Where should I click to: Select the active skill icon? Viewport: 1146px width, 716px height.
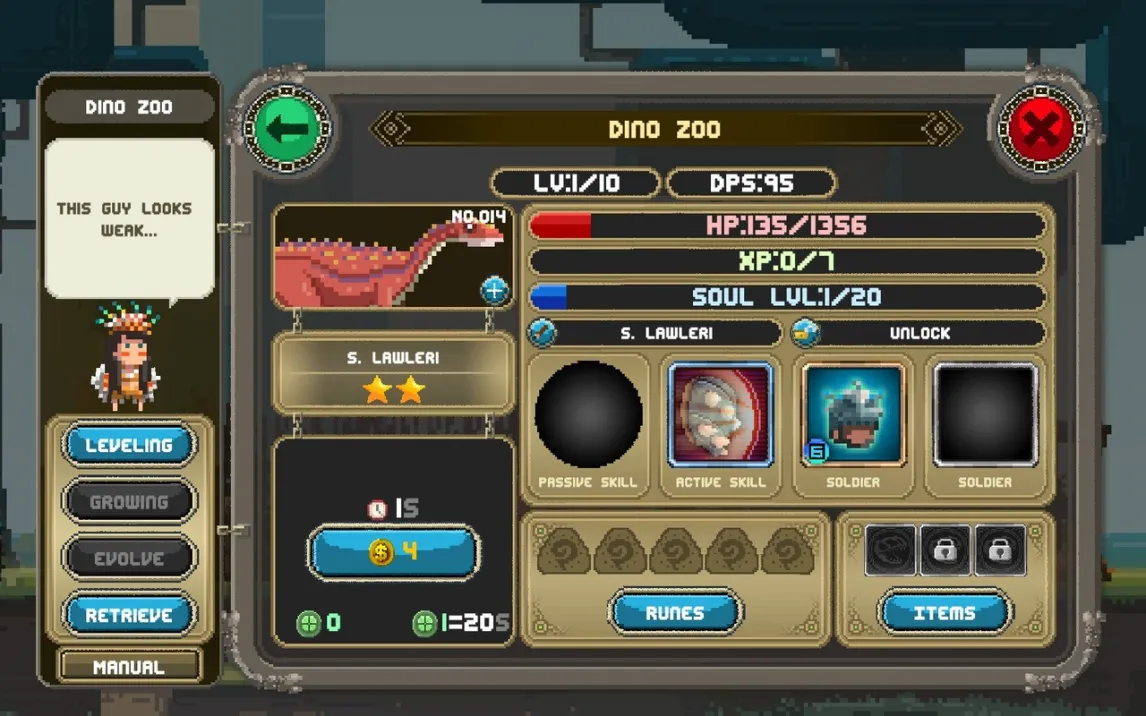point(720,415)
